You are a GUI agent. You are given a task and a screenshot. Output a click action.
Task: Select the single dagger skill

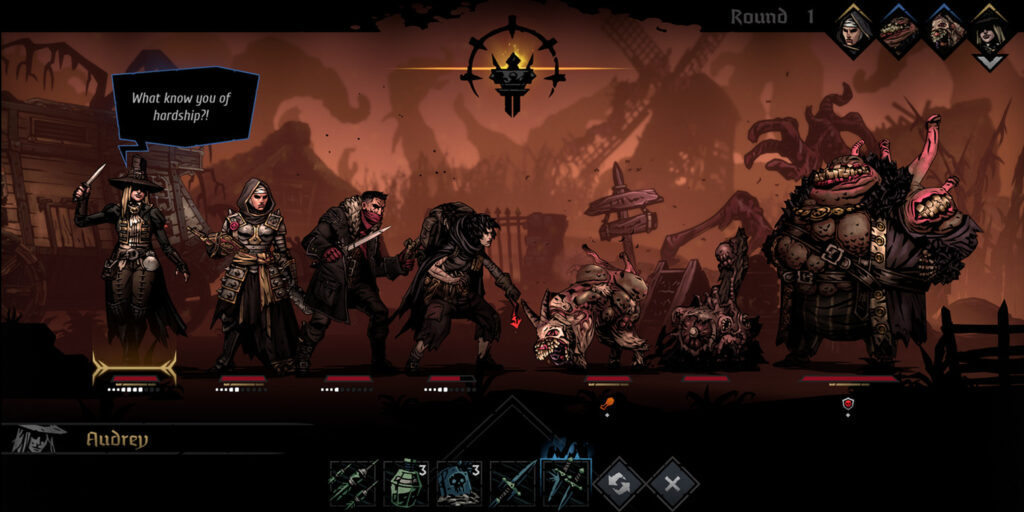[x=513, y=483]
